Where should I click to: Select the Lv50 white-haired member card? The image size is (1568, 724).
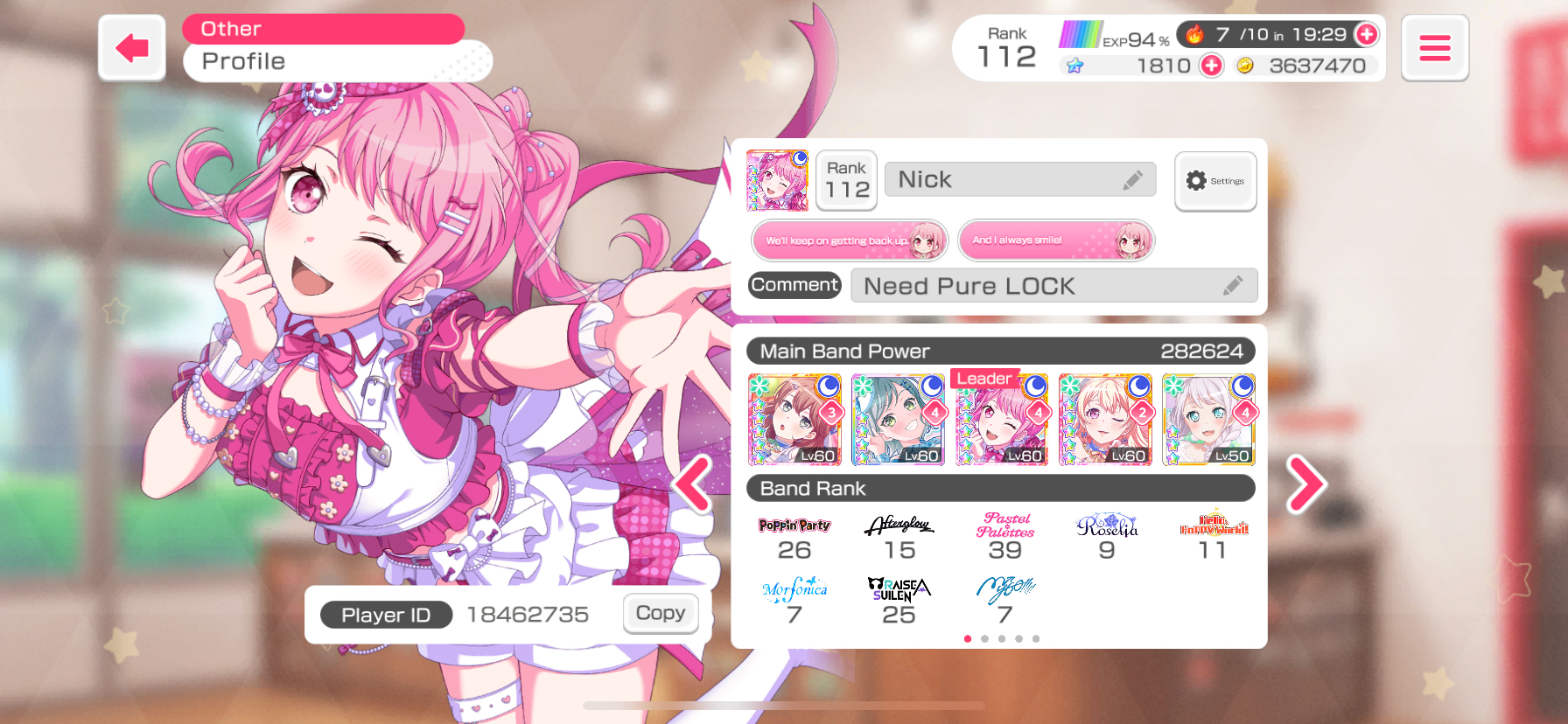click(x=1208, y=420)
